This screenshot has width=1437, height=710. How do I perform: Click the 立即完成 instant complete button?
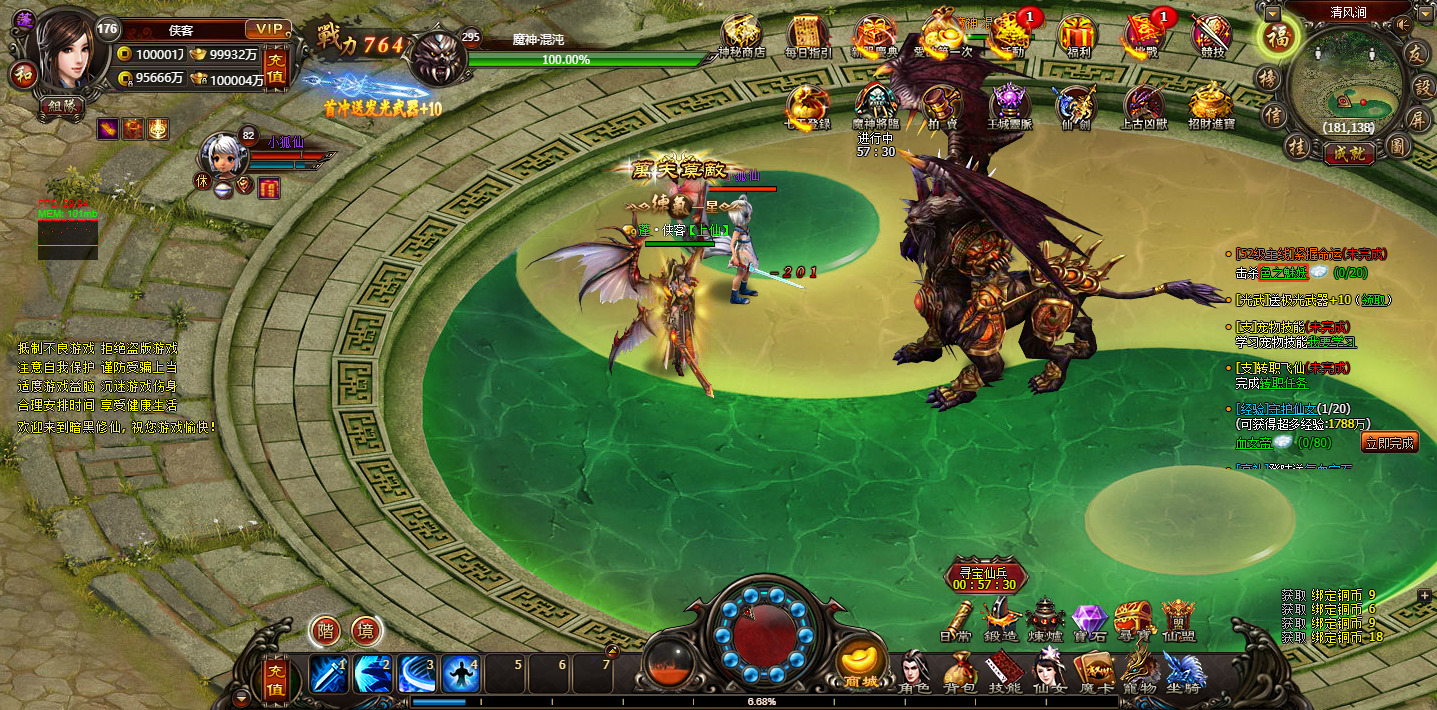click(x=1389, y=442)
